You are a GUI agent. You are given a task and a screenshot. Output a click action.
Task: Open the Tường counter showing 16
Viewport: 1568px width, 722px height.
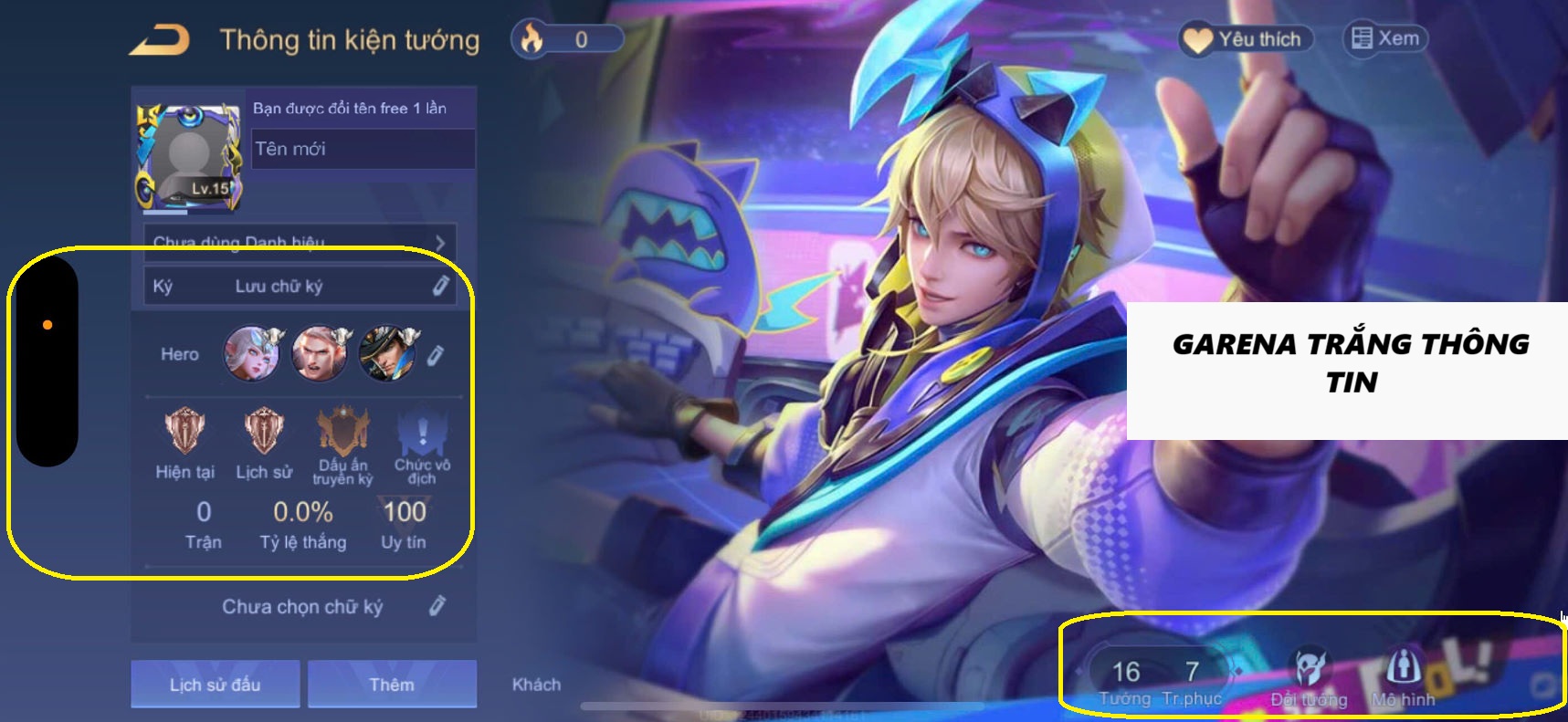[1125, 673]
